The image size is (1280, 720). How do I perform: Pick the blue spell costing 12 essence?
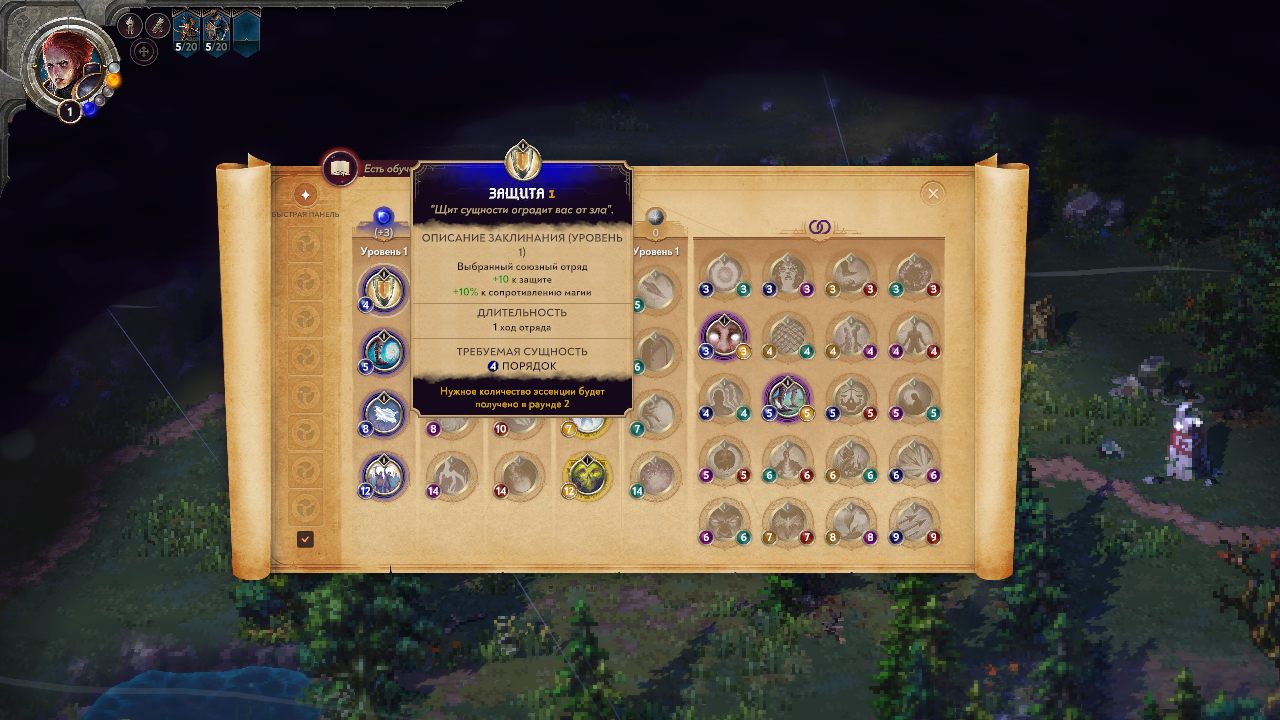click(x=383, y=476)
